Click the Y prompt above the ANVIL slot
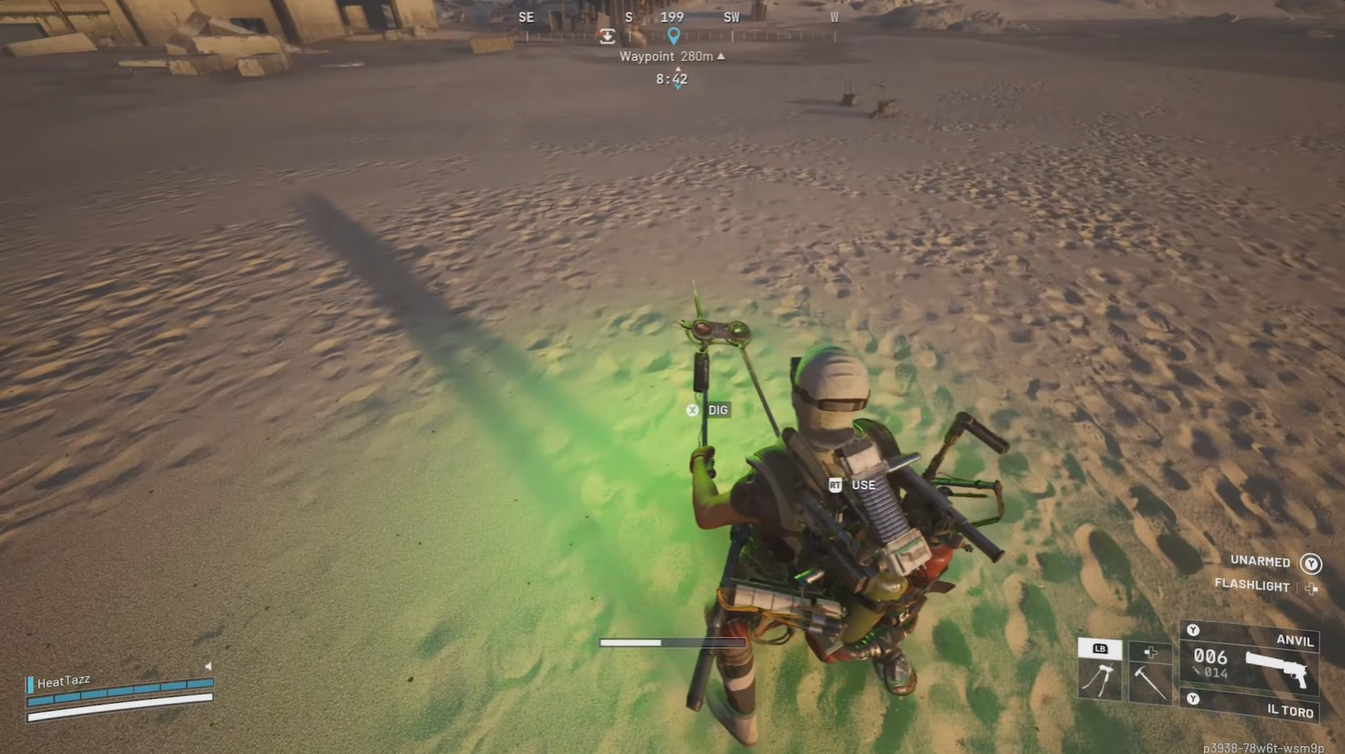Viewport: 1345px width, 754px height. tap(1193, 630)
